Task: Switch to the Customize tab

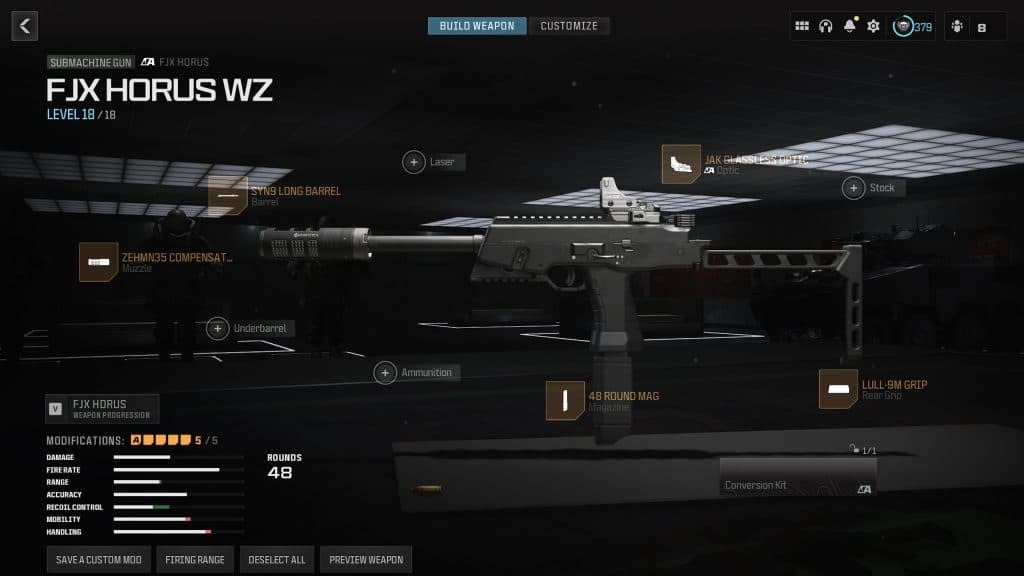Action: pyautogui.click(x=569, y=26)
